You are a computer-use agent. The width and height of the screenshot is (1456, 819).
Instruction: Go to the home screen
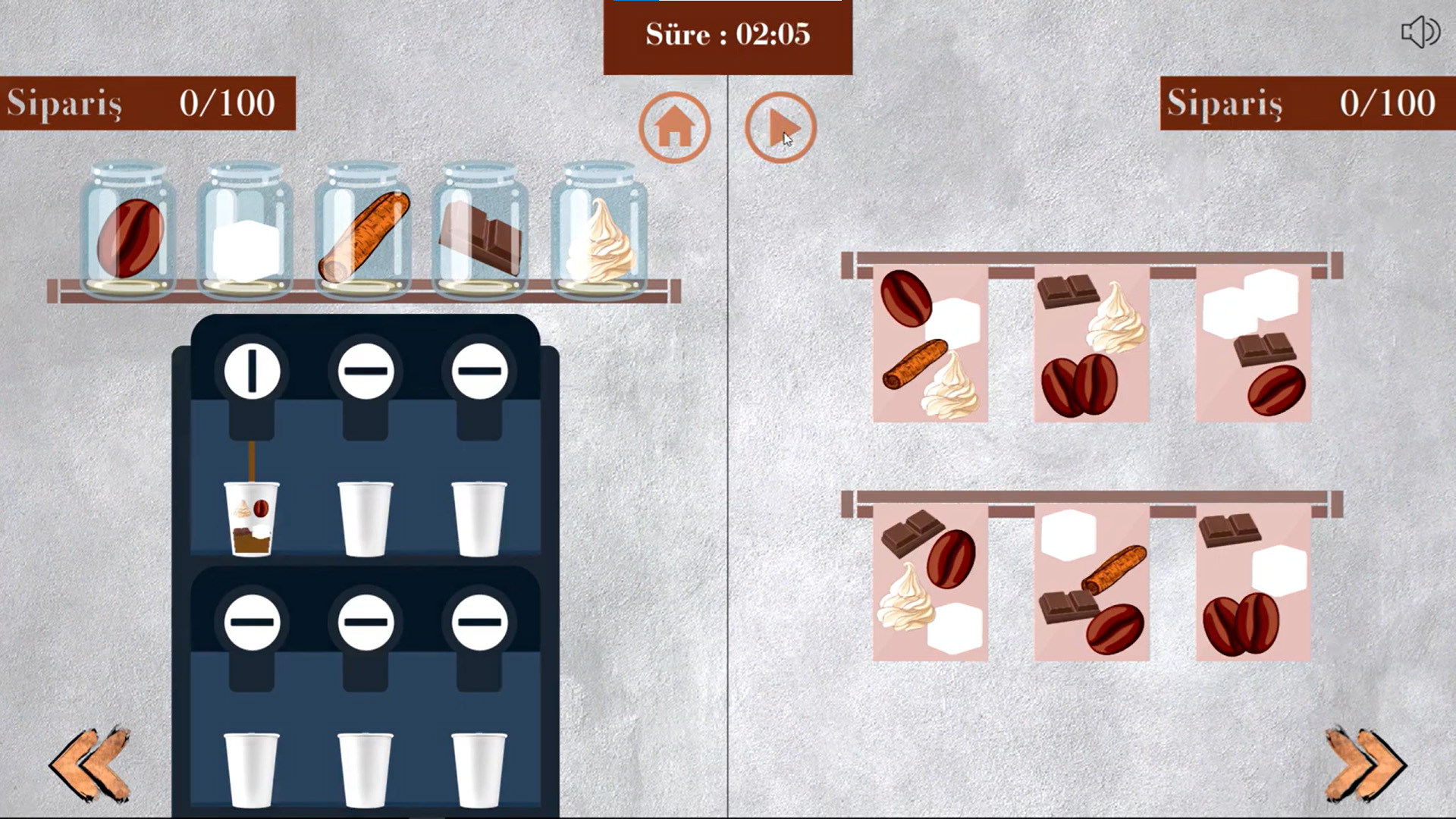point(673,127)
